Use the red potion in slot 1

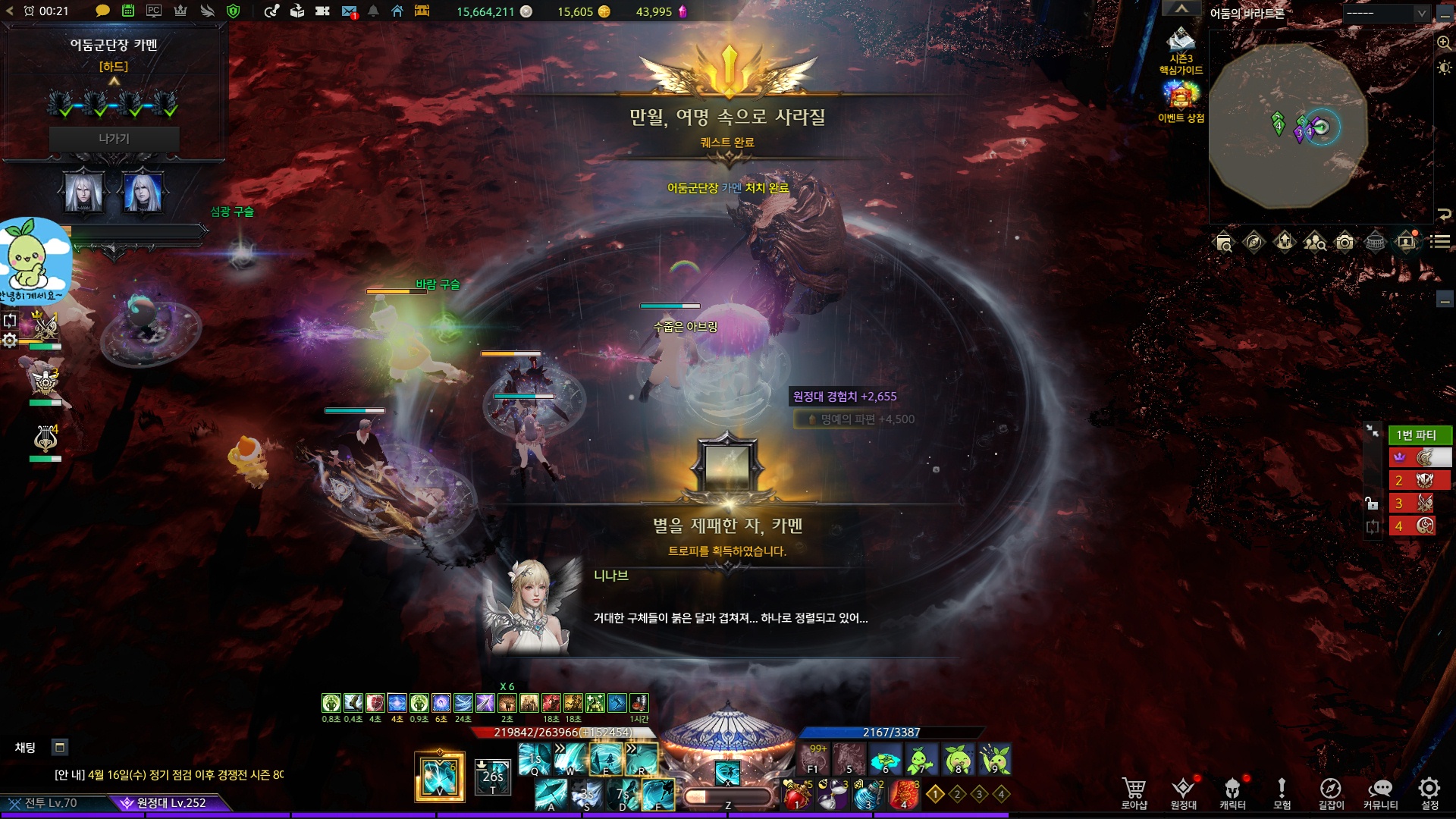point(796,795)
